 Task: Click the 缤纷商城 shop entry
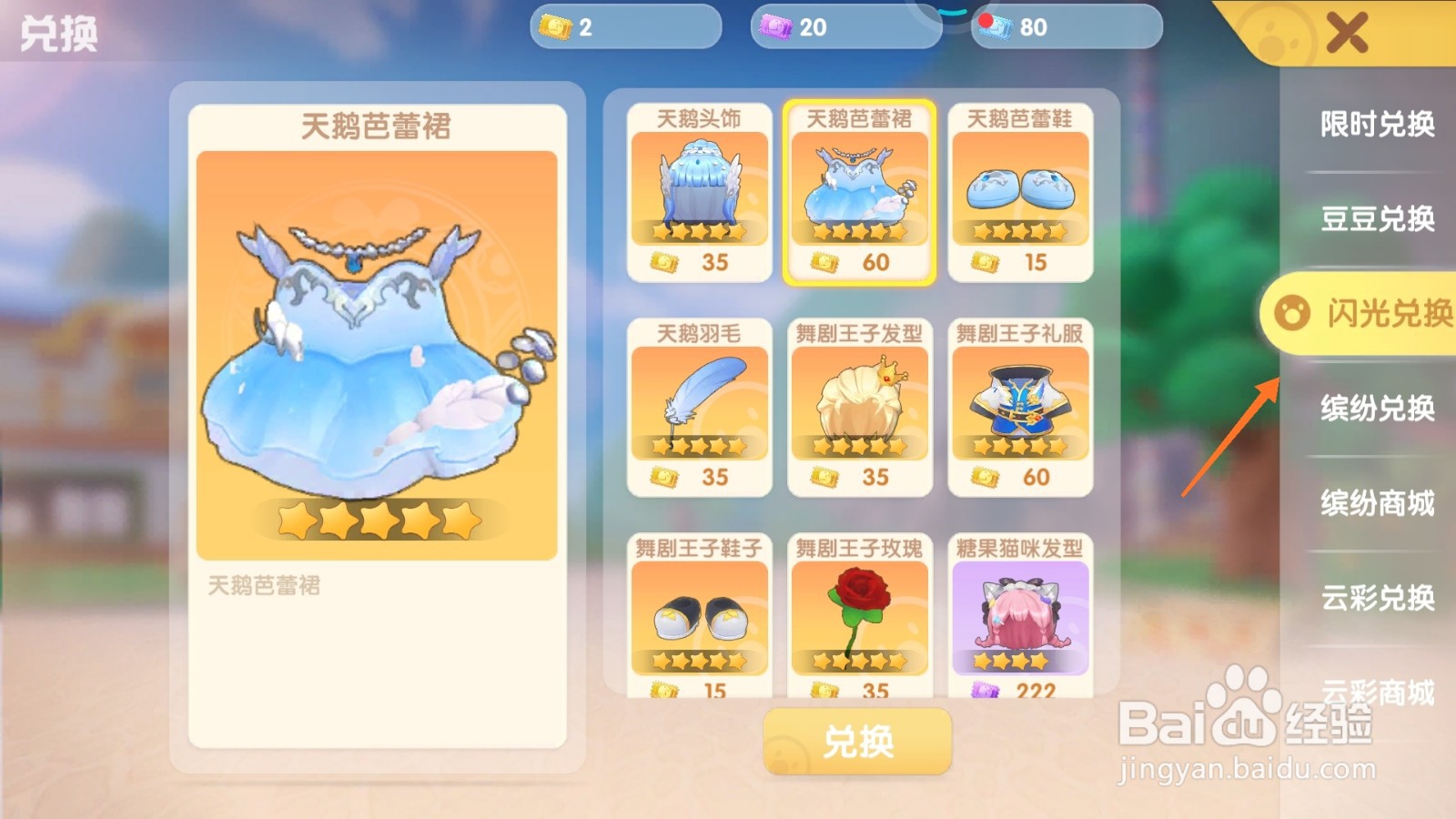pyautogui.click(x=1374, y=506)
